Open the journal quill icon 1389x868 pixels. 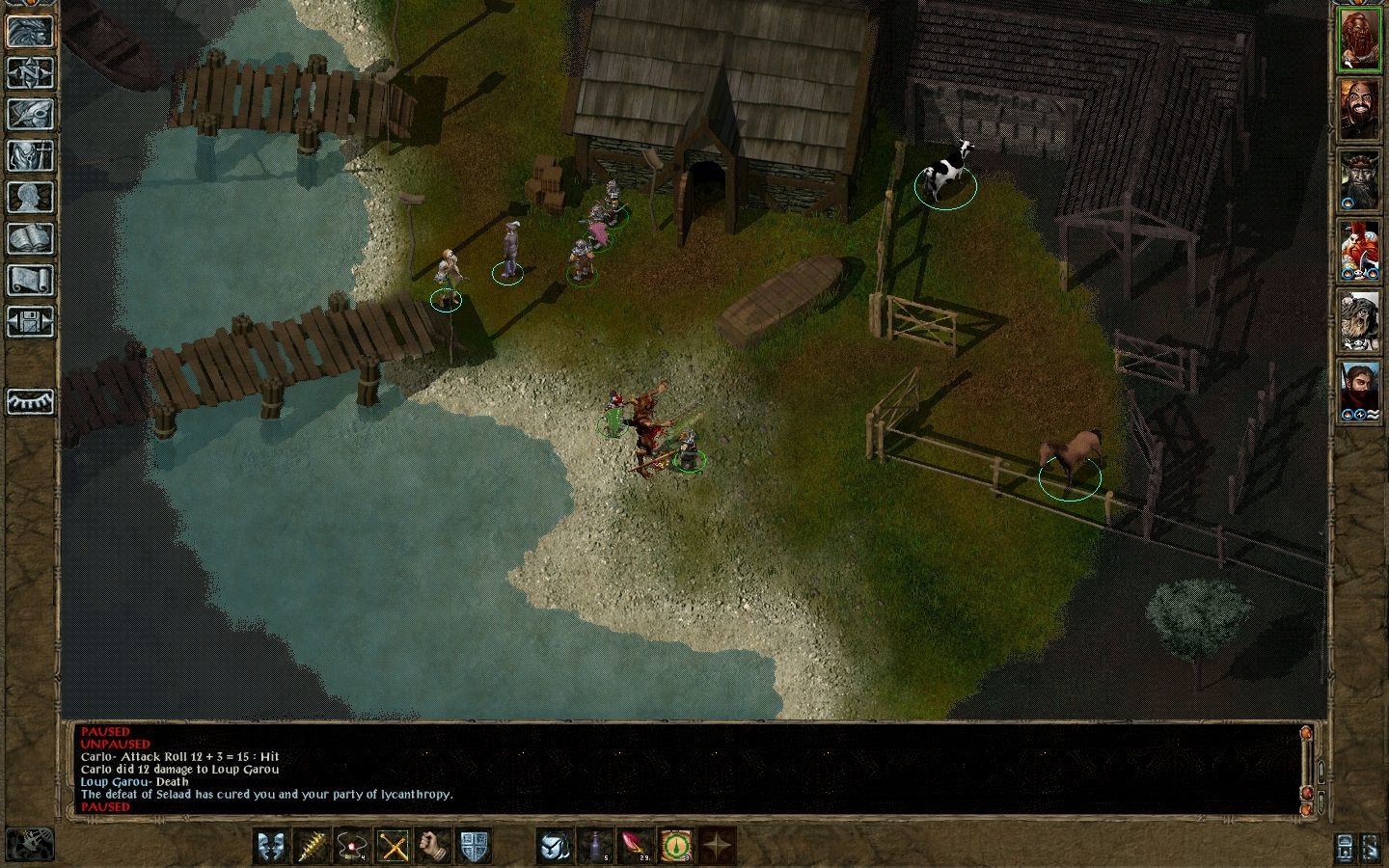coord(30,115)
